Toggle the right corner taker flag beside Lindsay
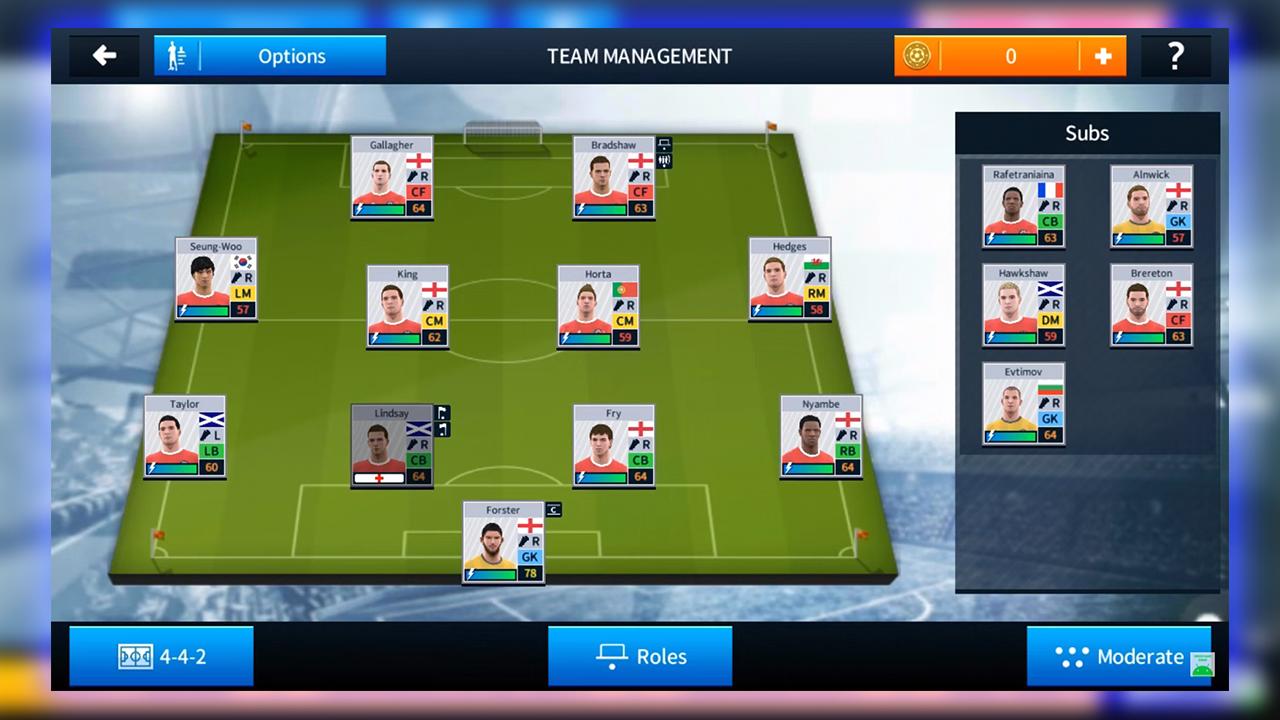The image size is (1280, 720). 442,428
